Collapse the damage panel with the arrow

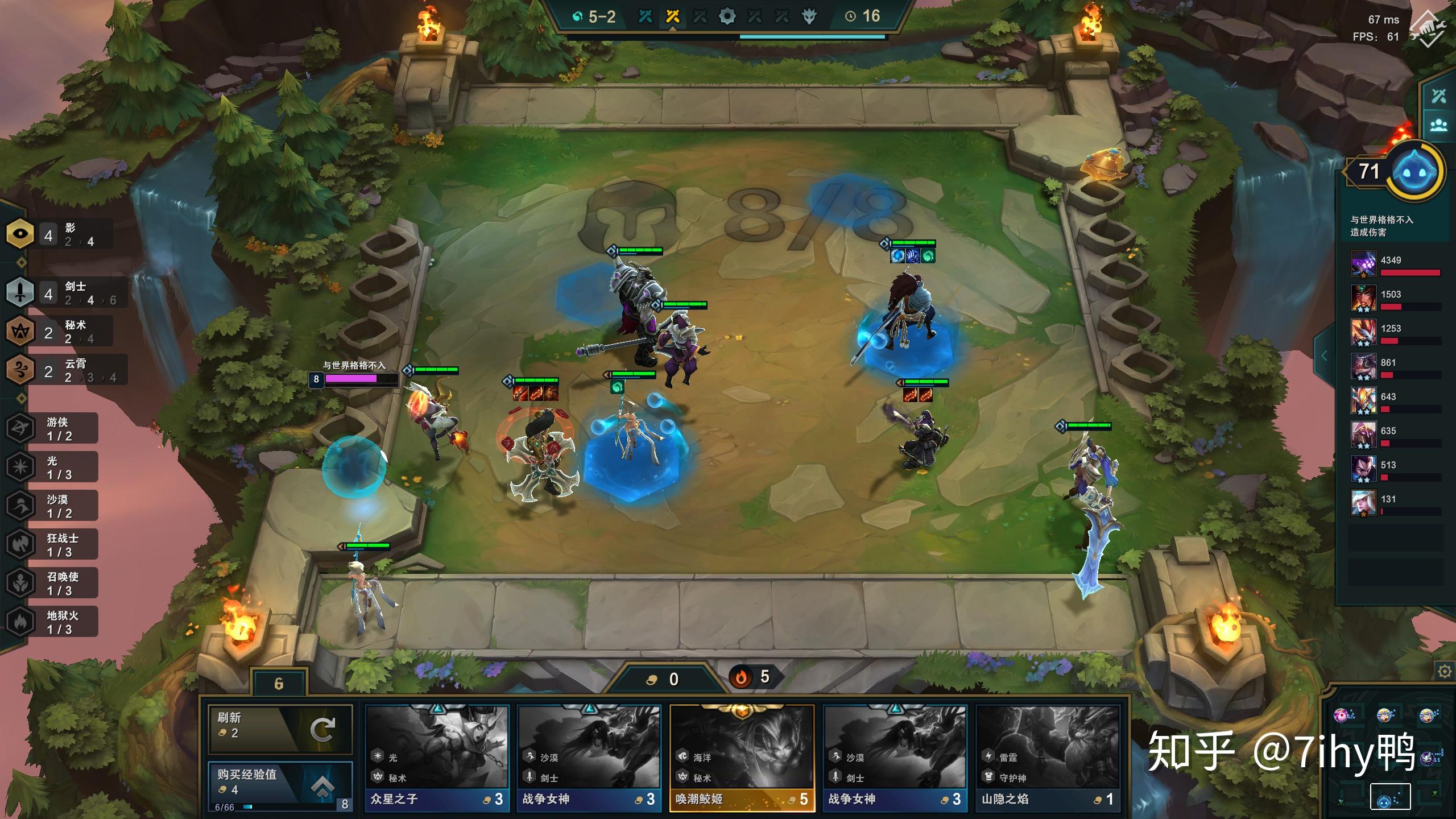click(x=1324, y=356)
